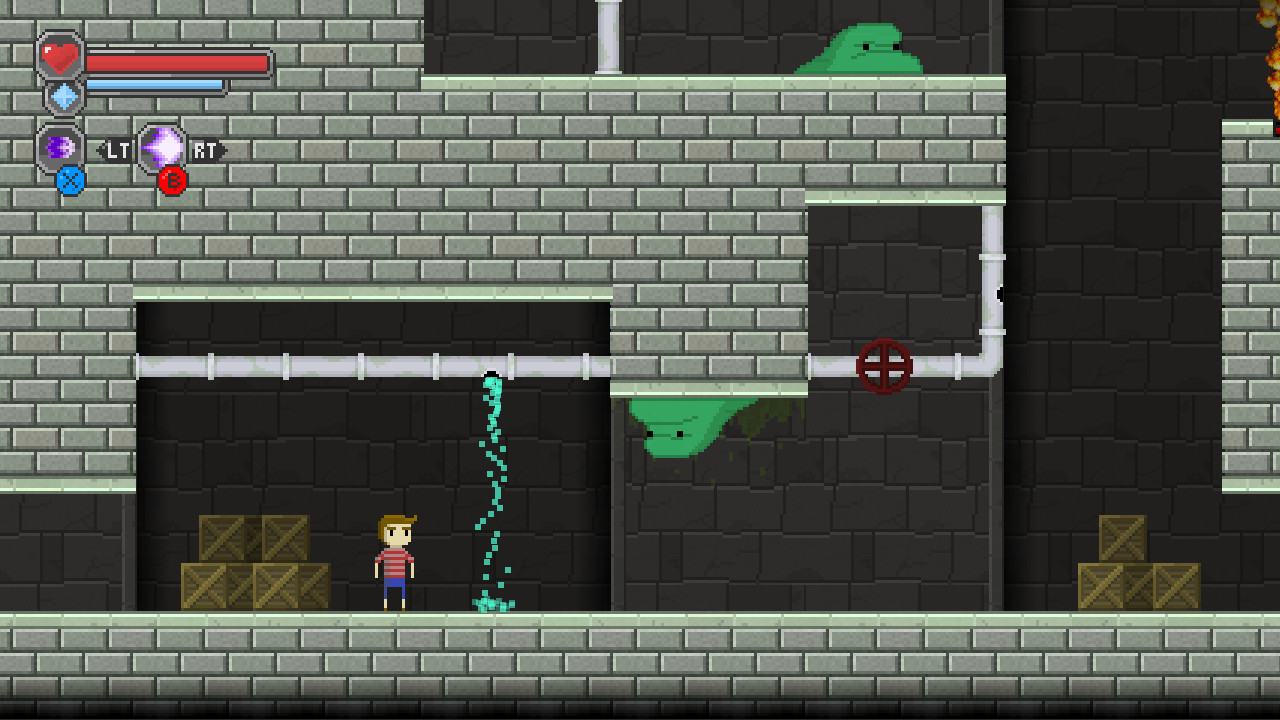Click the purple fireball ability icon
Image resolution: width=1280 pixels, height=720 pixels.
click(x=60, y=146)
